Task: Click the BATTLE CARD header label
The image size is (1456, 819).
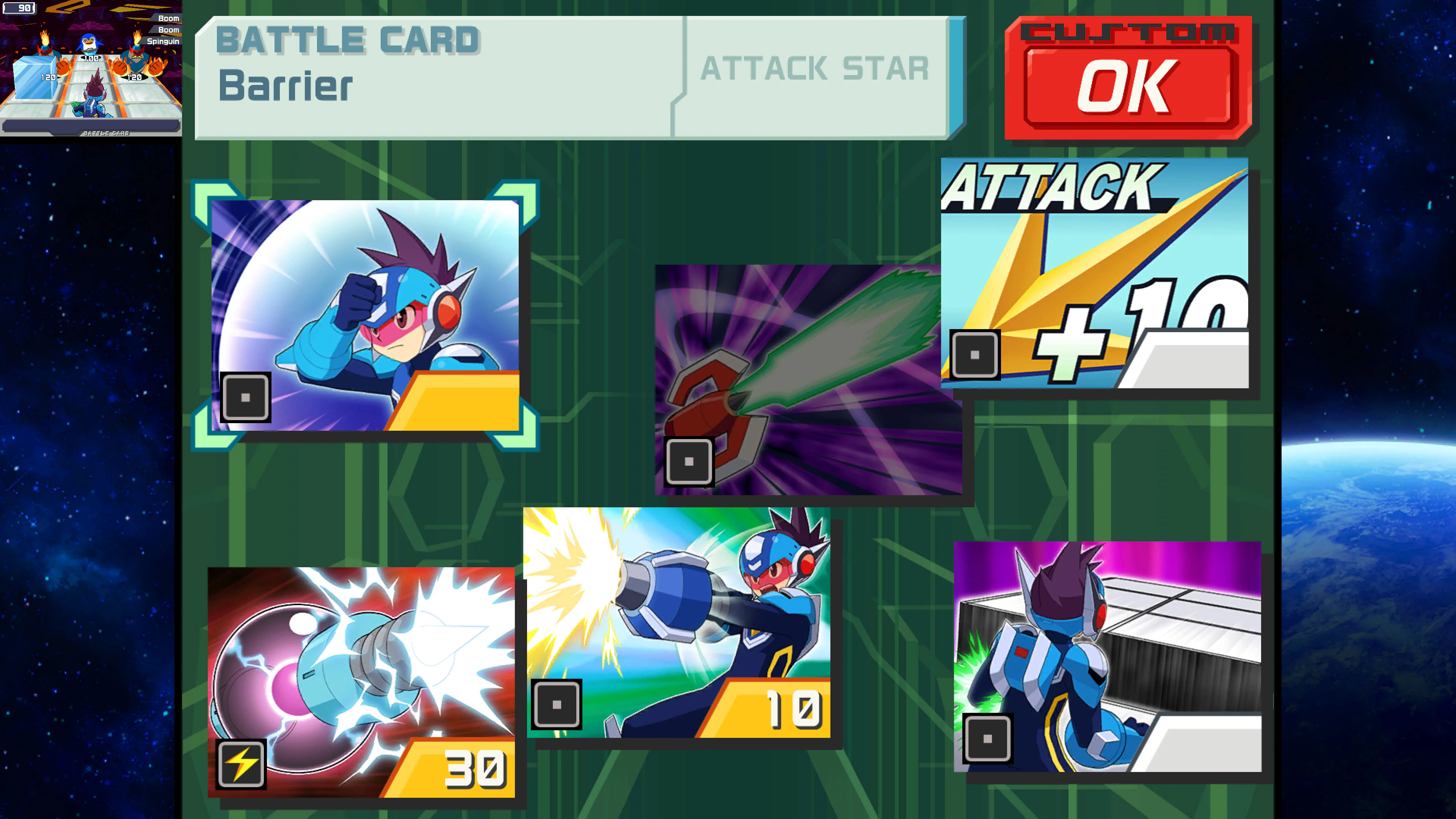Action: [x=348, y=39]
